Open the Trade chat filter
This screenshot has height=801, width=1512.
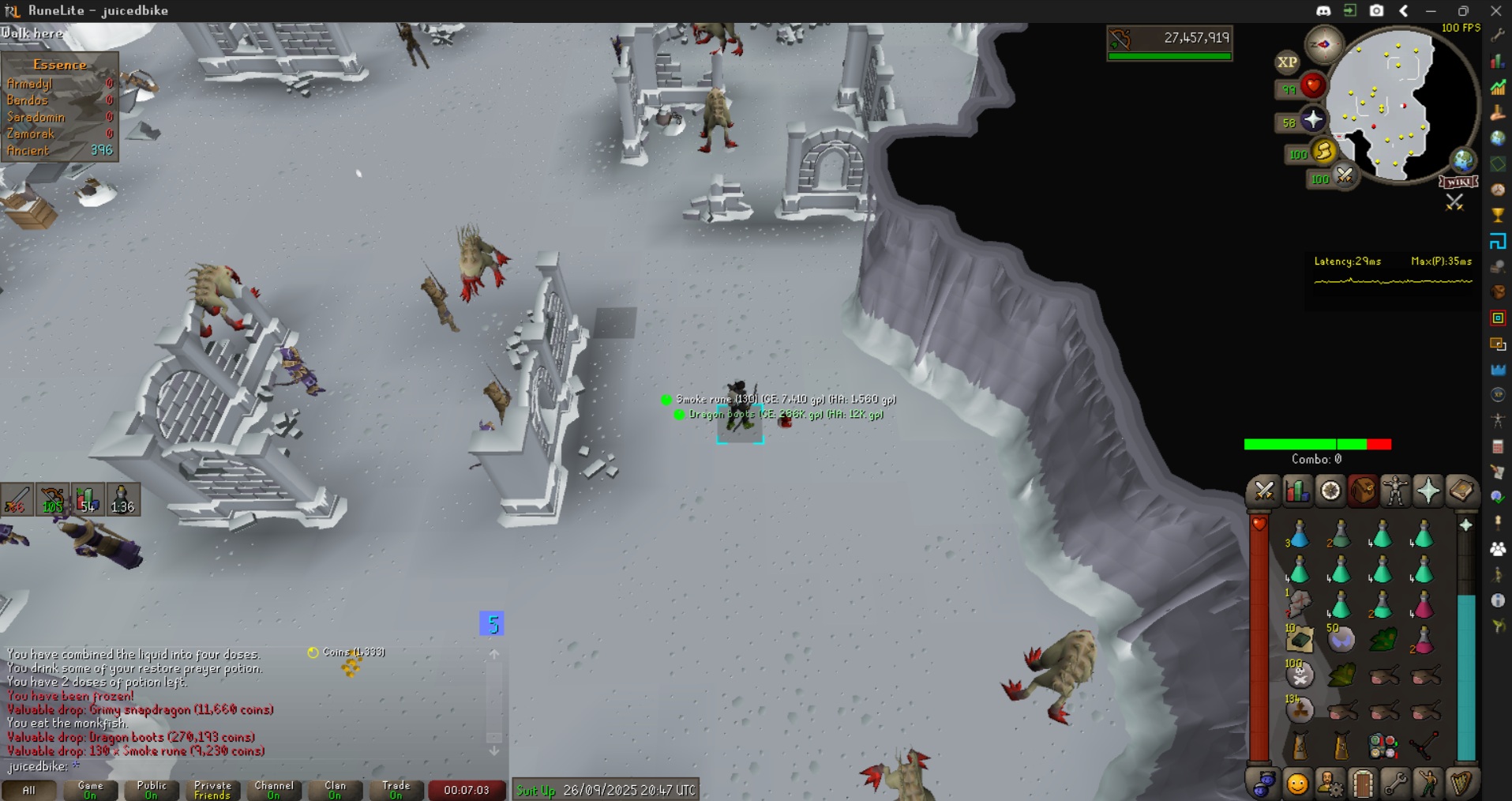pos(396,789)
